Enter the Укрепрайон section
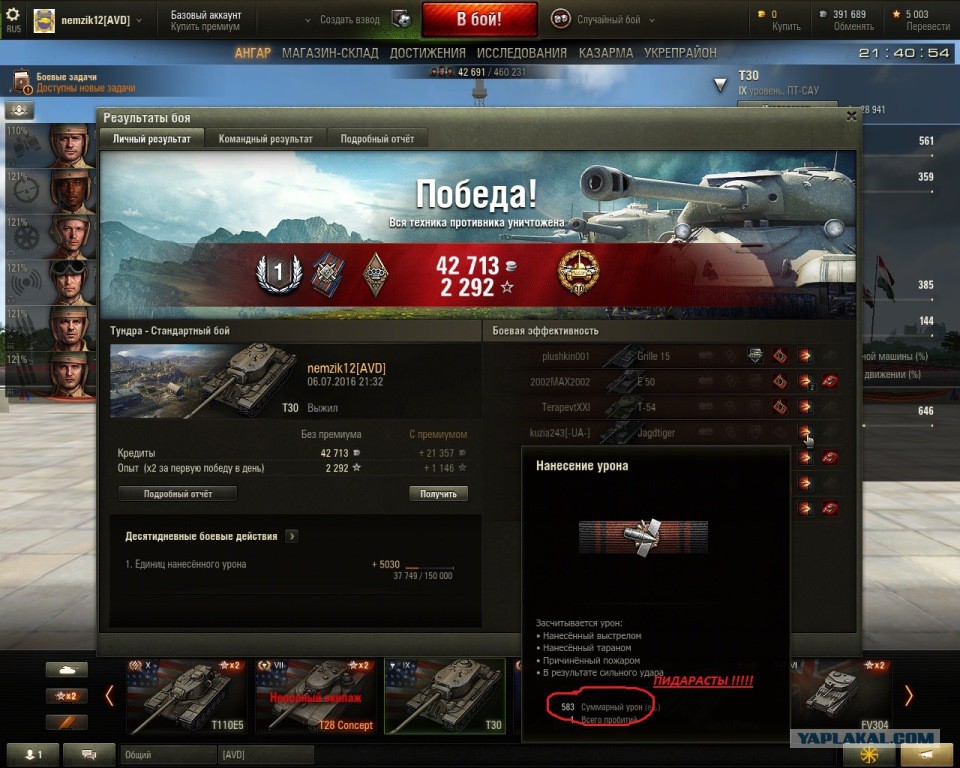This screenshot has height=768, width=960. [680, 53]
